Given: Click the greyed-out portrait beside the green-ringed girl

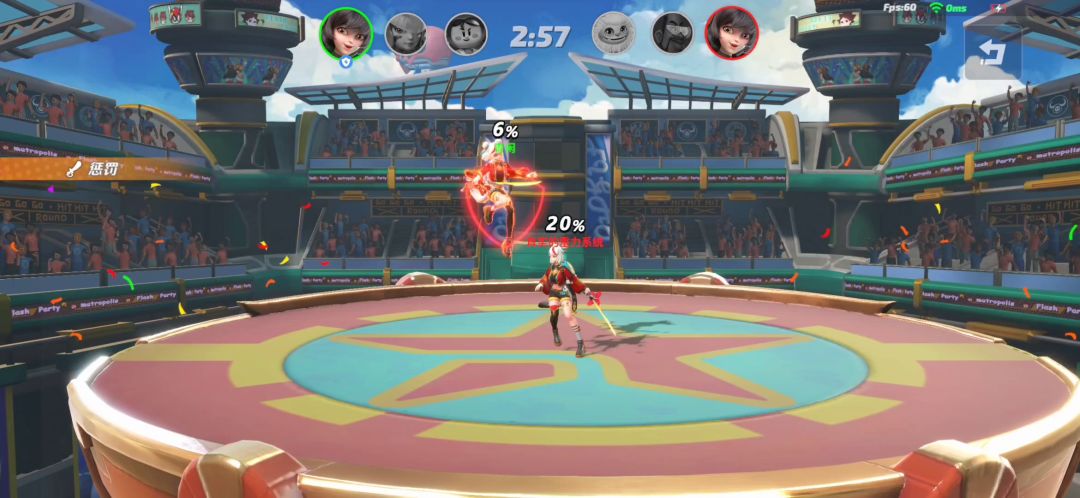Looking at the screenshot, I should click(406, 33).
